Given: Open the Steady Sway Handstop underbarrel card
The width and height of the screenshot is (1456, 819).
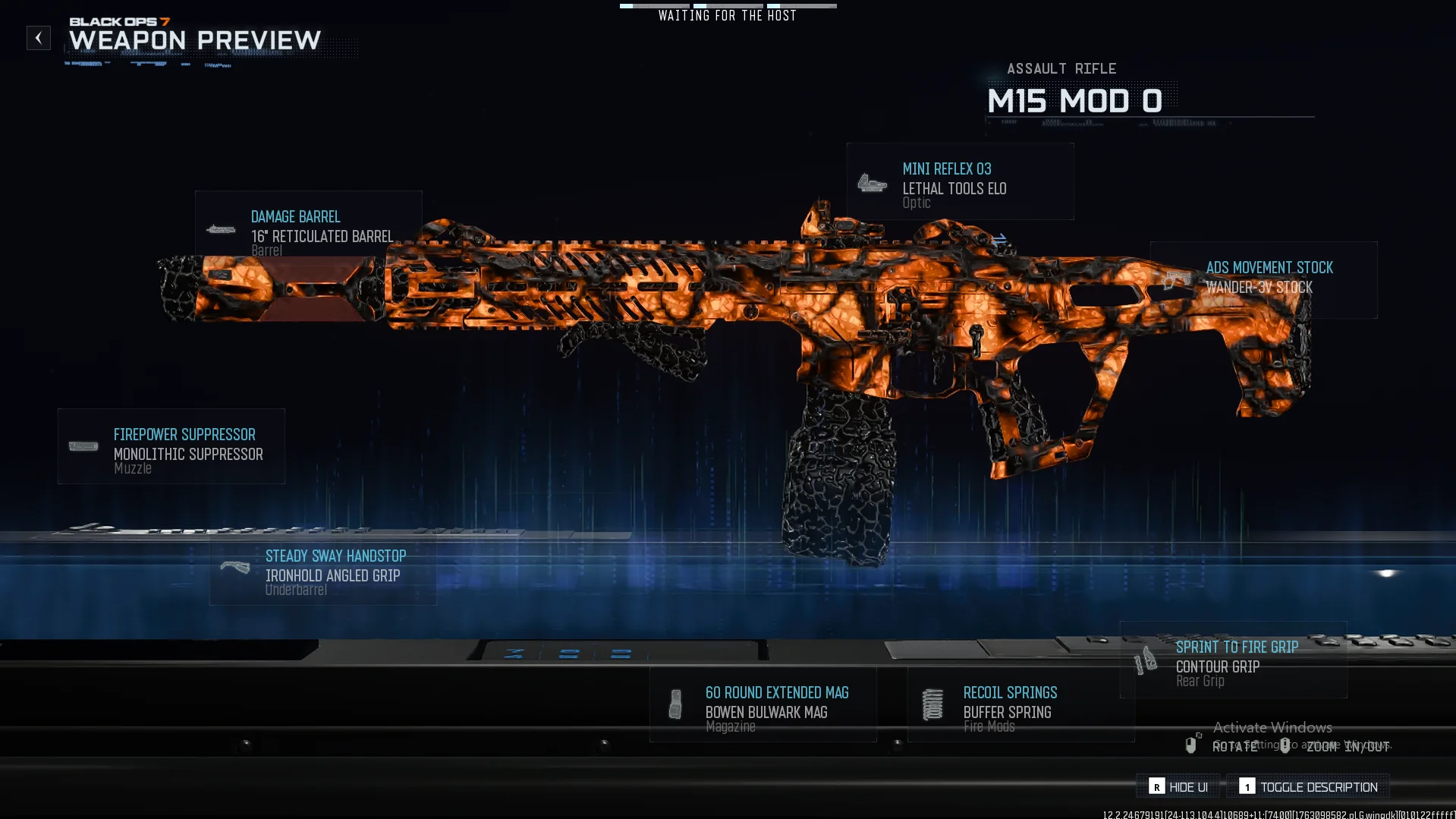Looking at the screenshot, I should coord(323,571).
